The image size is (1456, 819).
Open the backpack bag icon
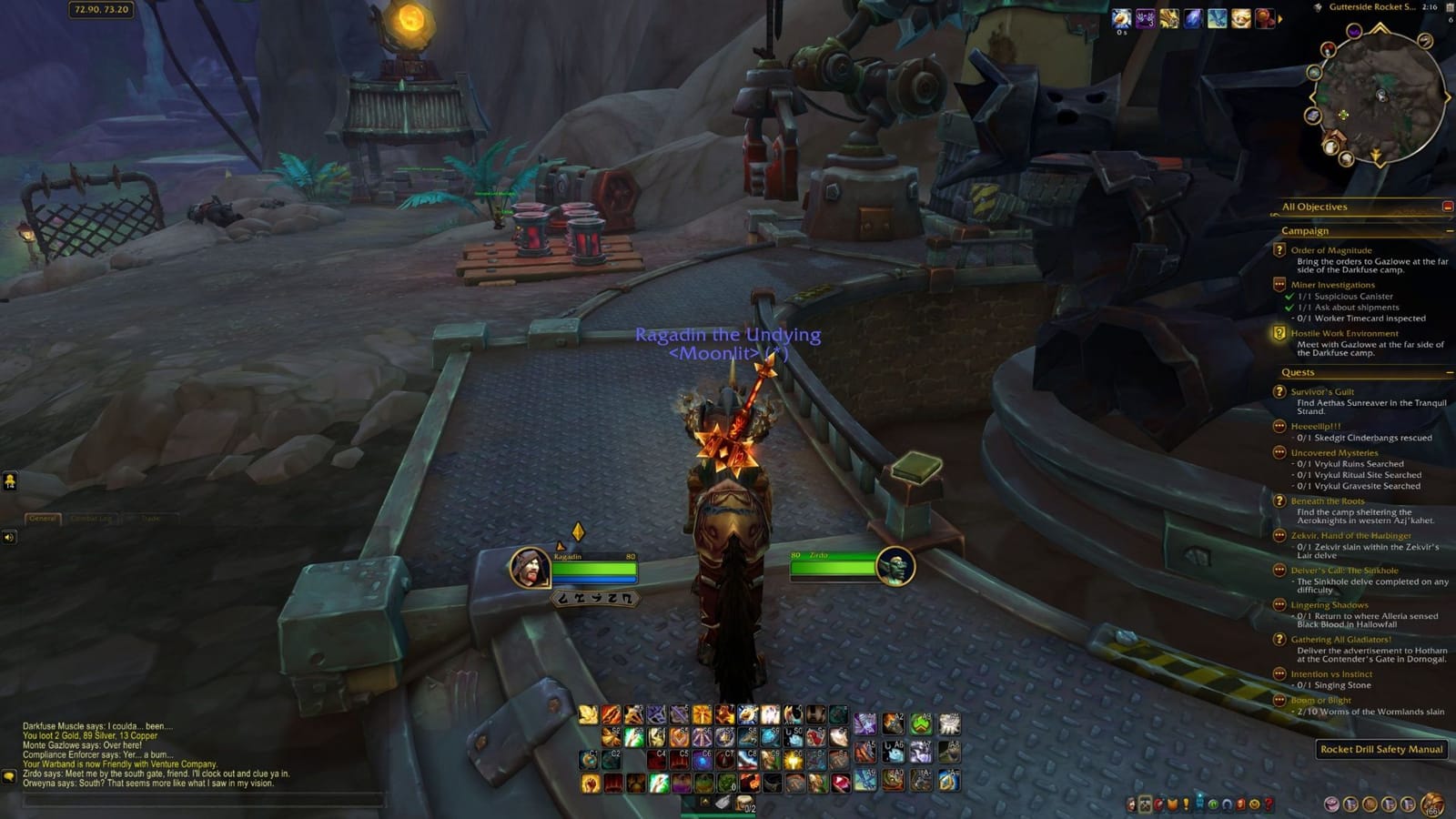(1433, 804)
